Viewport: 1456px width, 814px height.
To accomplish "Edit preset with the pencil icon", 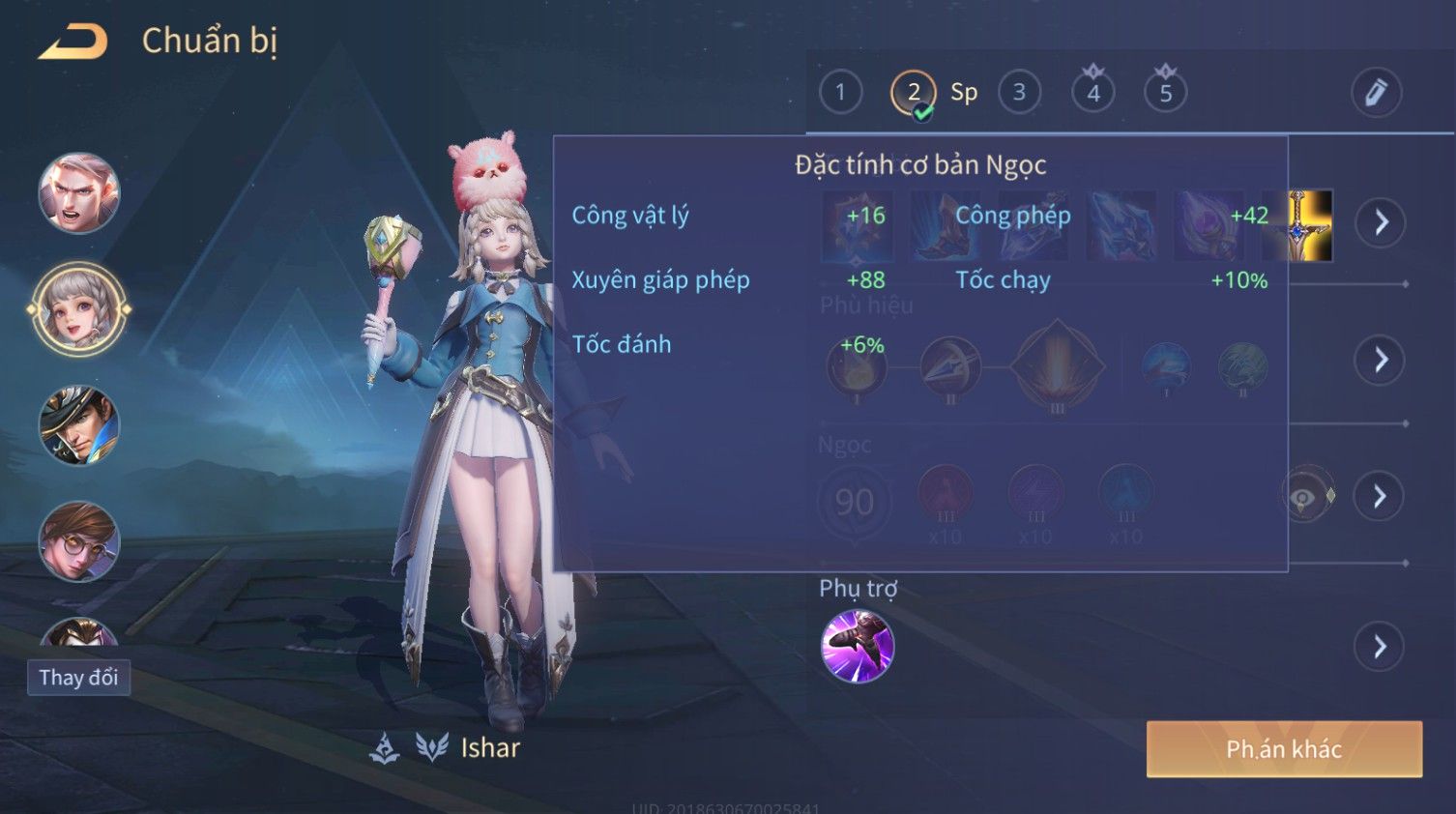I will 1376,93.
